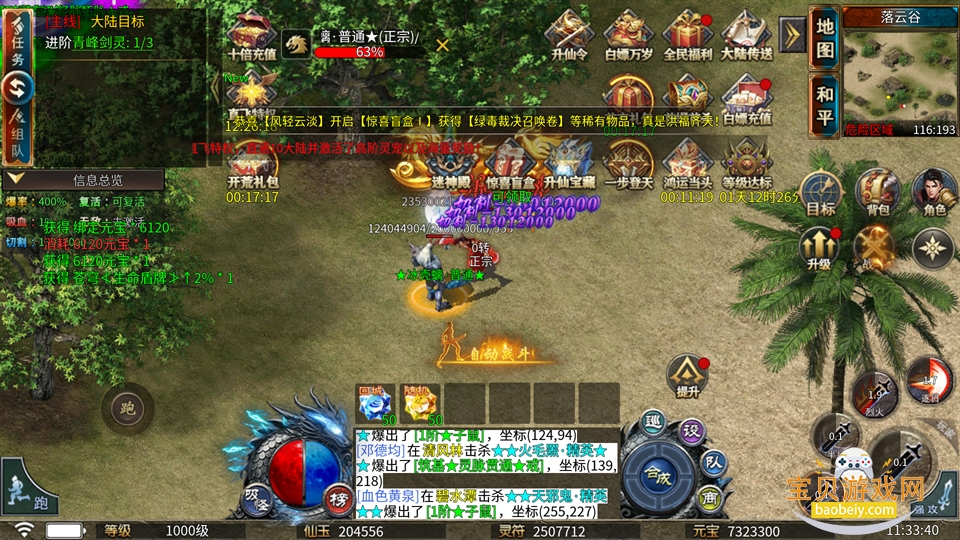Open the 目标 target radar icon
960x540 pixels.
click(x=820, y=193)
